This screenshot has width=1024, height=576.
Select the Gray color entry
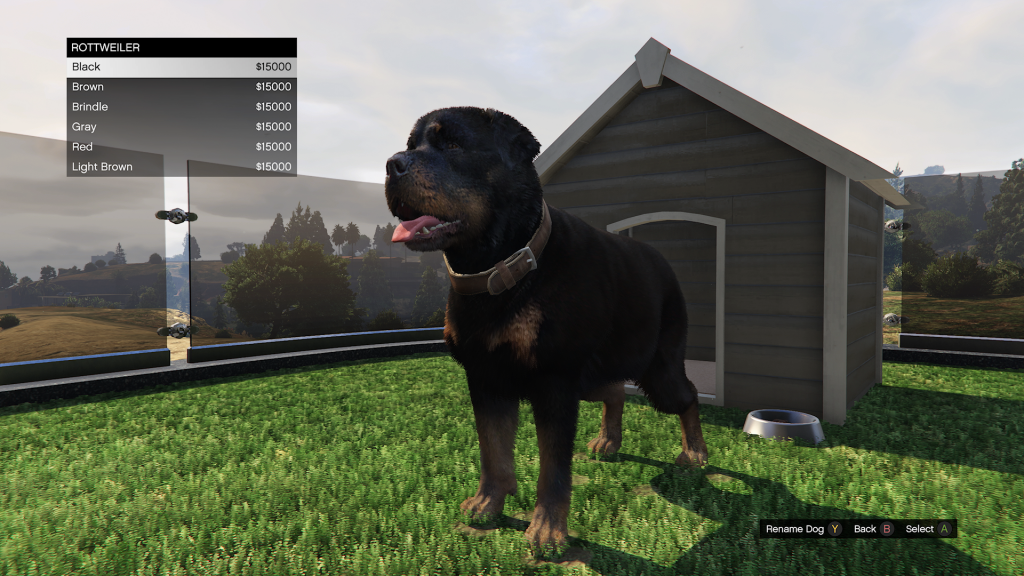[x=181, y=127]
